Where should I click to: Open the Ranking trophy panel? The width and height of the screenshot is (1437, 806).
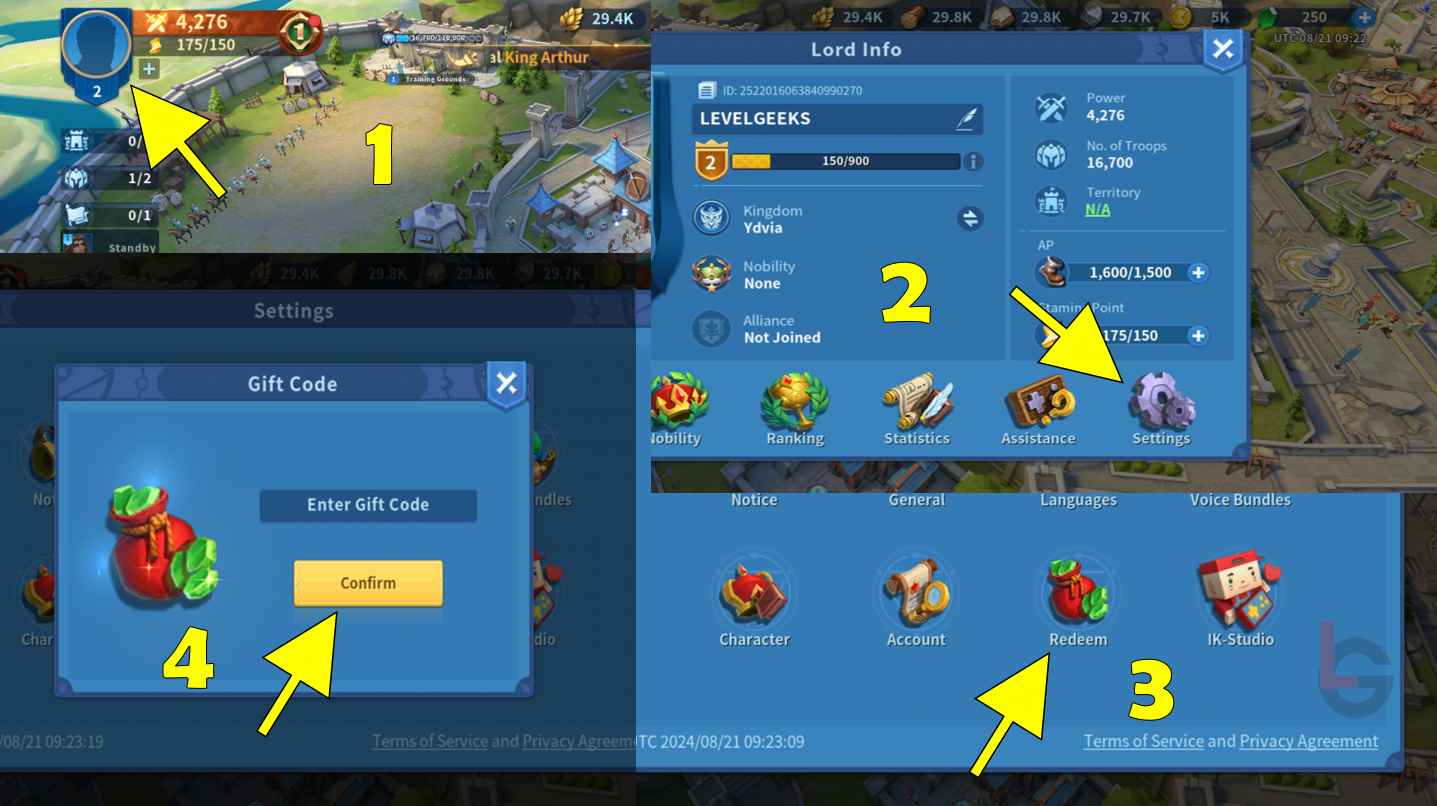(795, 400)
